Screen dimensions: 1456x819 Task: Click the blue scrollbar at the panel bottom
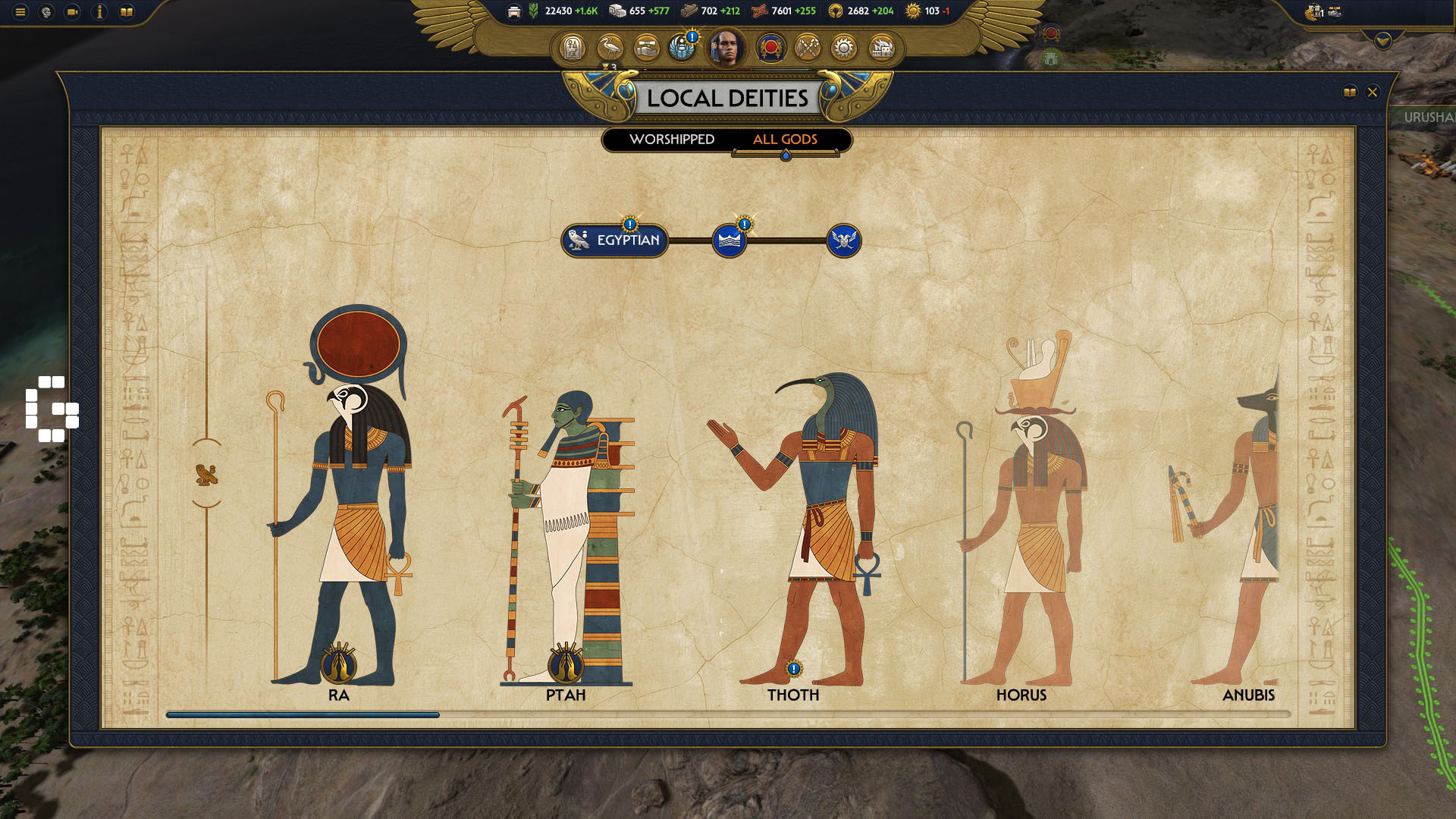coord(303,714)
